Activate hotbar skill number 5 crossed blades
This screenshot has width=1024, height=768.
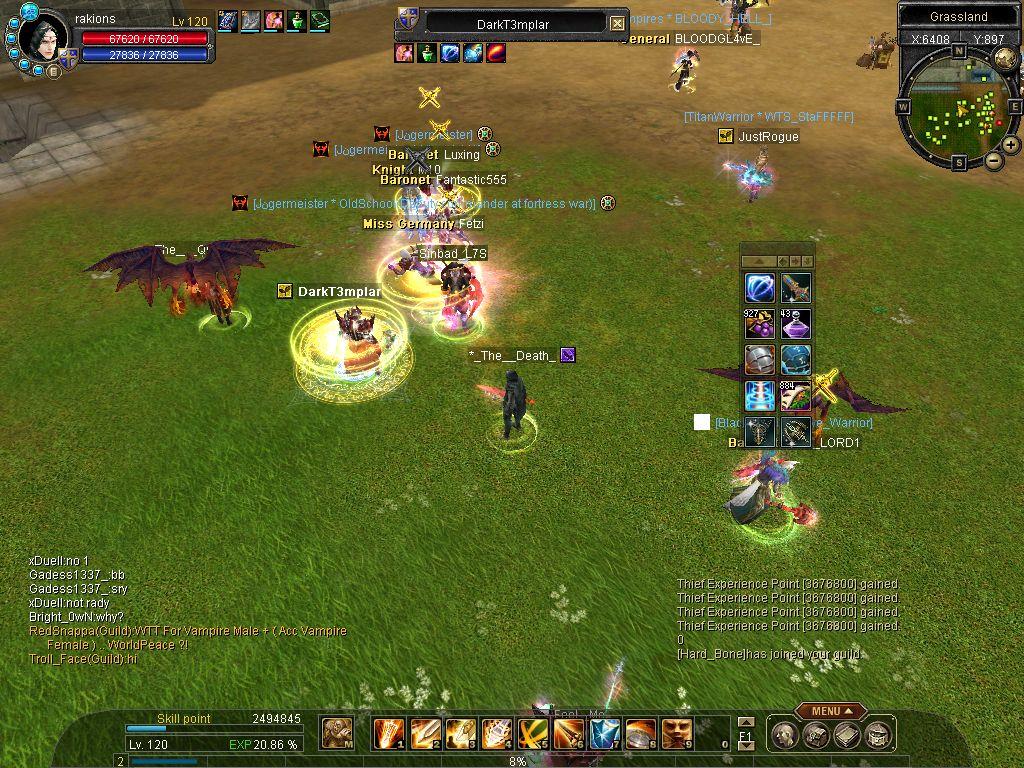click(533, 734)
